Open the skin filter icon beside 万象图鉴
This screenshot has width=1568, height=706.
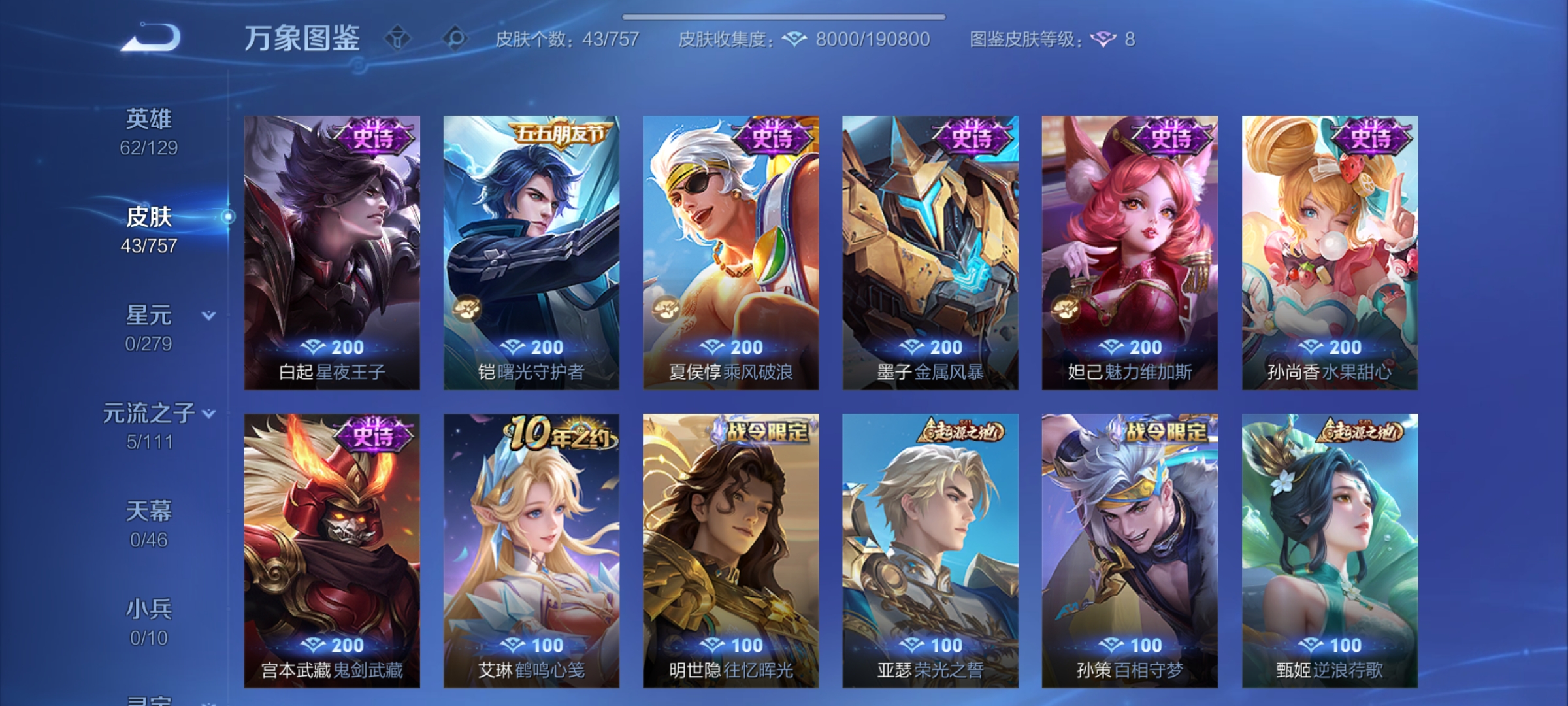(399, 37)
